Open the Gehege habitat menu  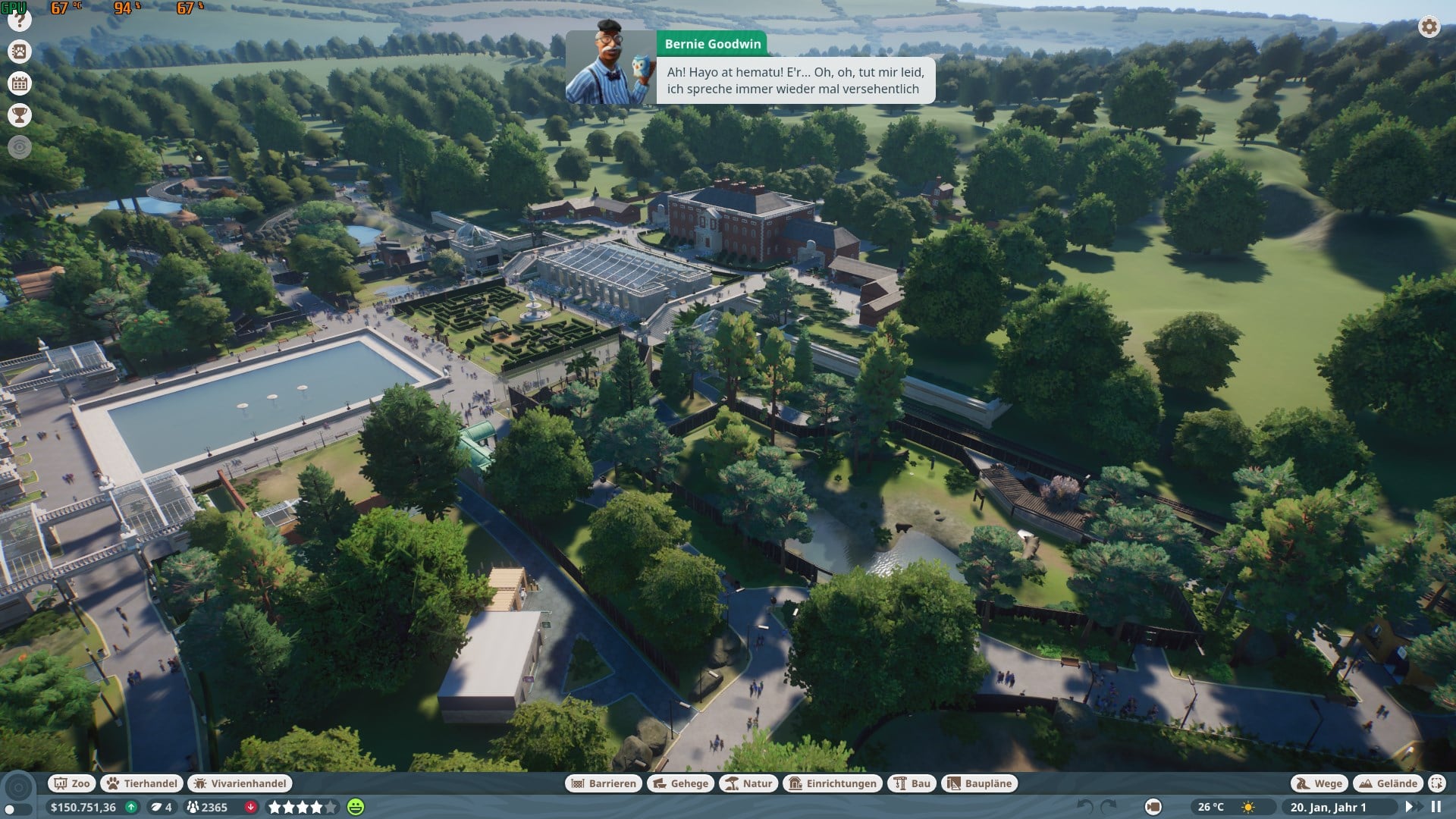point(680,783)
